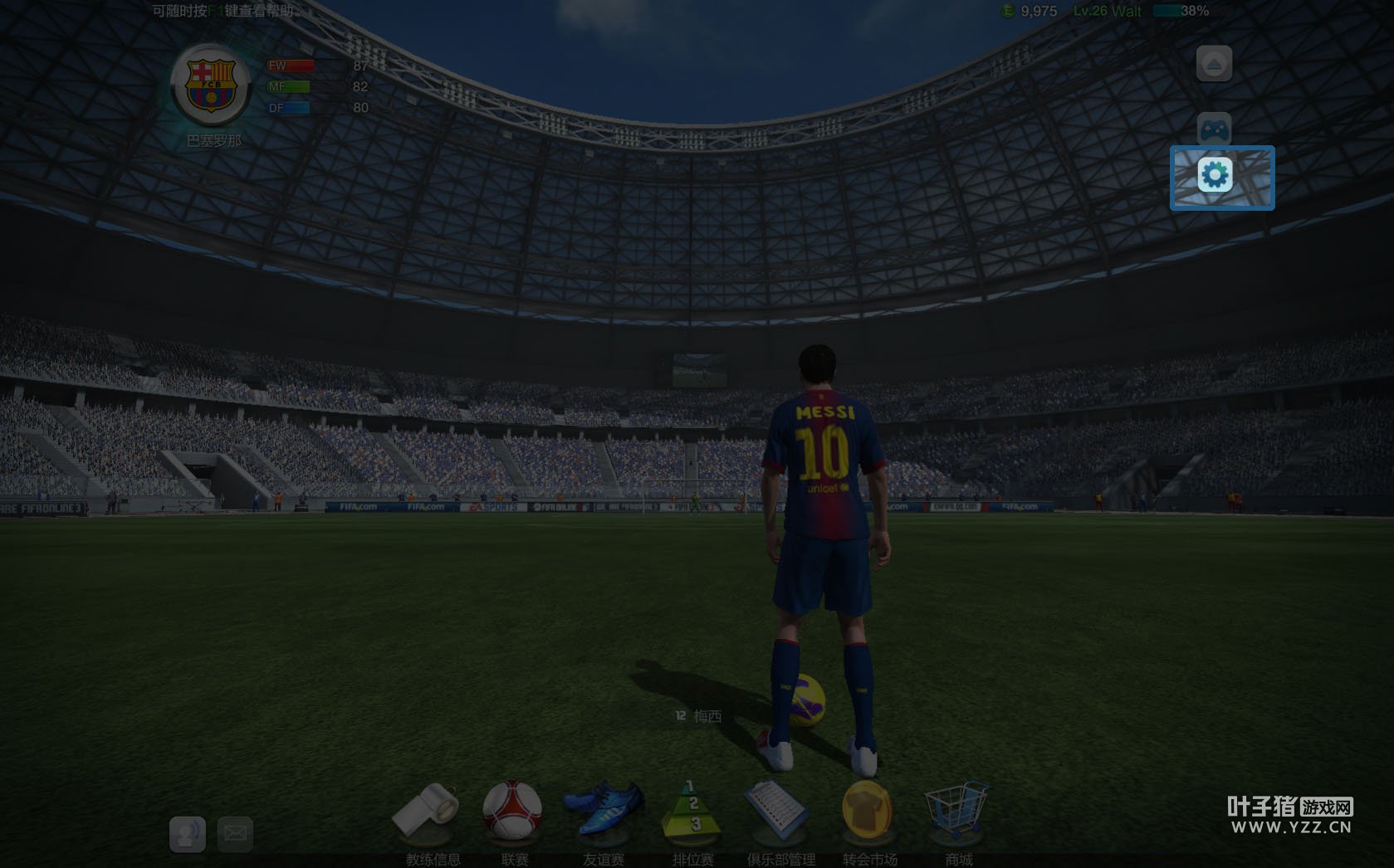Open 俱乐部管理 clipboard menu
The image size is (1394, 868).
pyautogui.click(x=777, y=811)
